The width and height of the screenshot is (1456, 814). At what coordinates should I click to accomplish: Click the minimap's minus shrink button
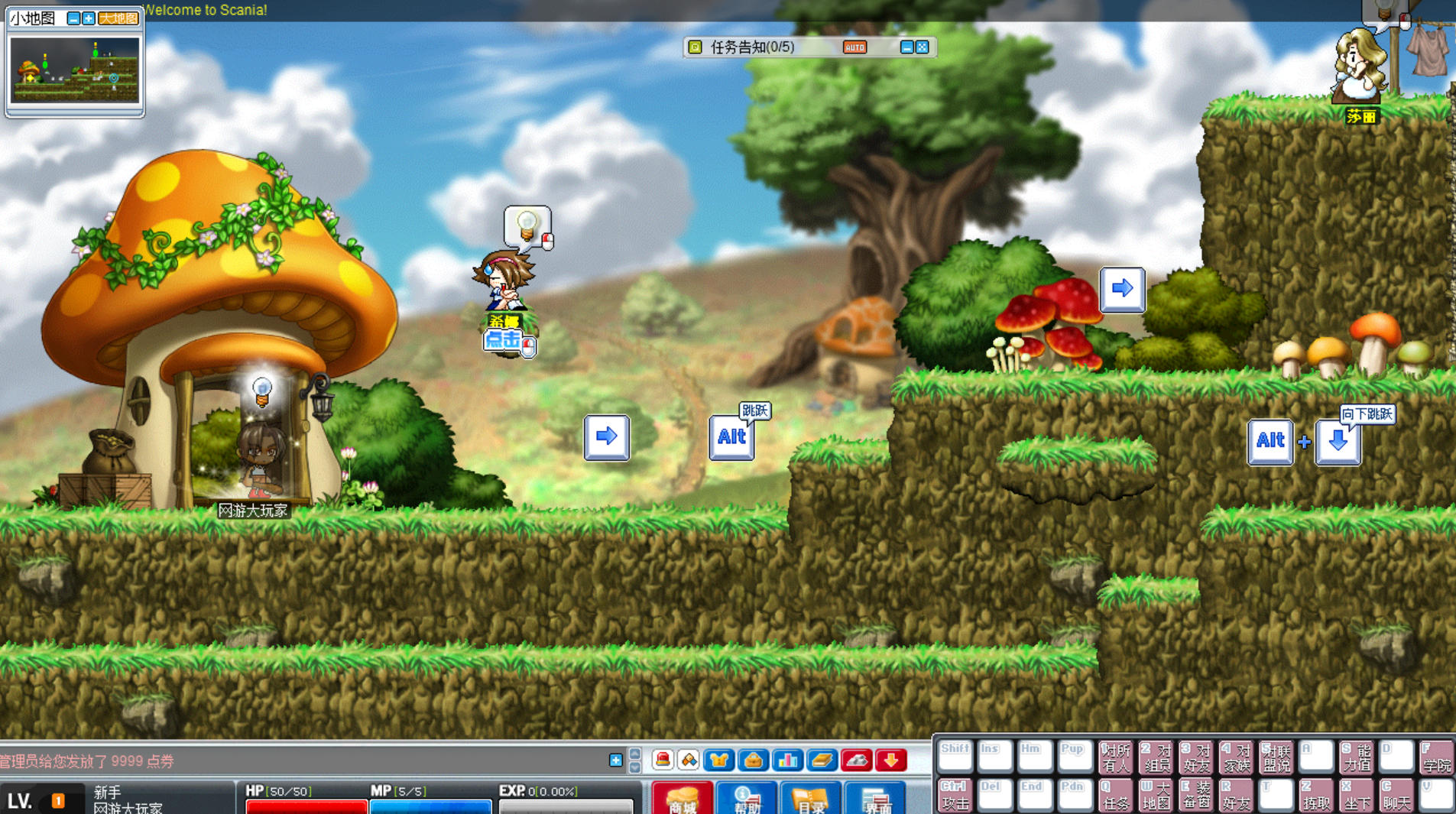(73, 18)
